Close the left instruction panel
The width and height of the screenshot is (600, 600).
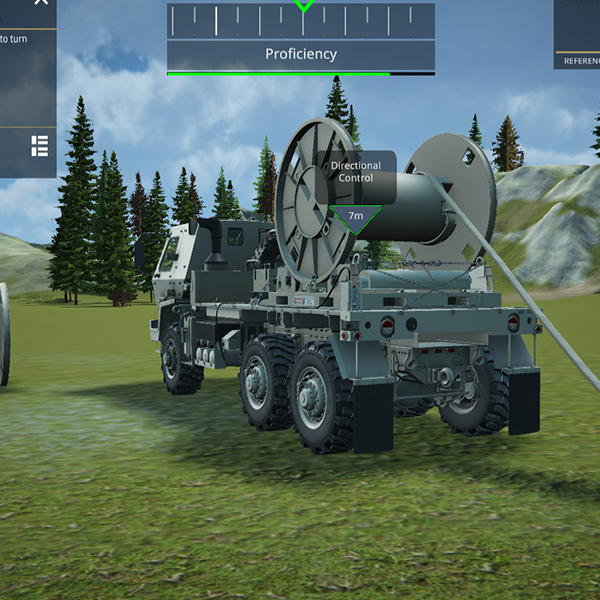41,3
